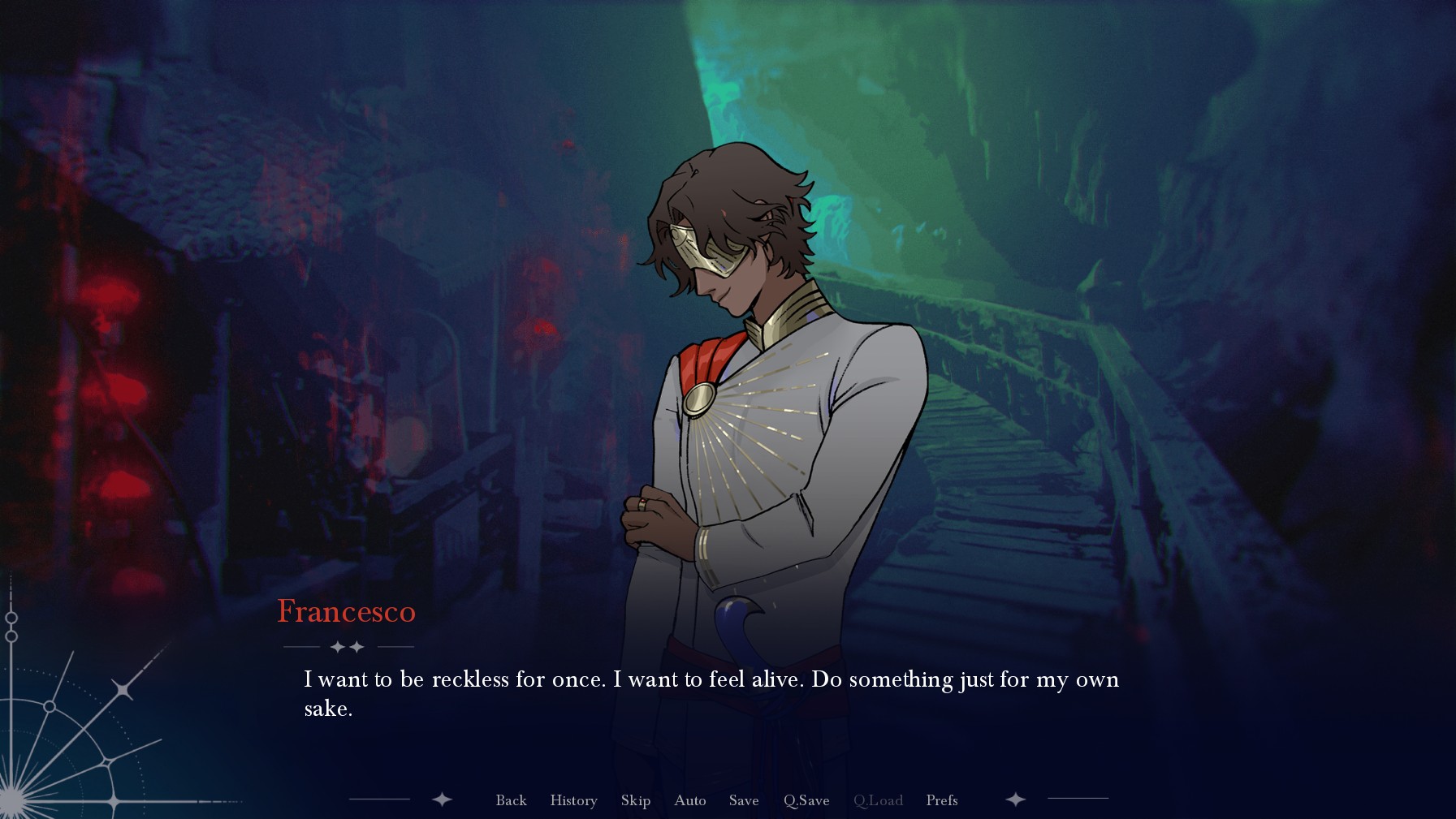Viewport: 1456px width, 819px height.
Task: Open the Save menu
Action: [743, 800]
